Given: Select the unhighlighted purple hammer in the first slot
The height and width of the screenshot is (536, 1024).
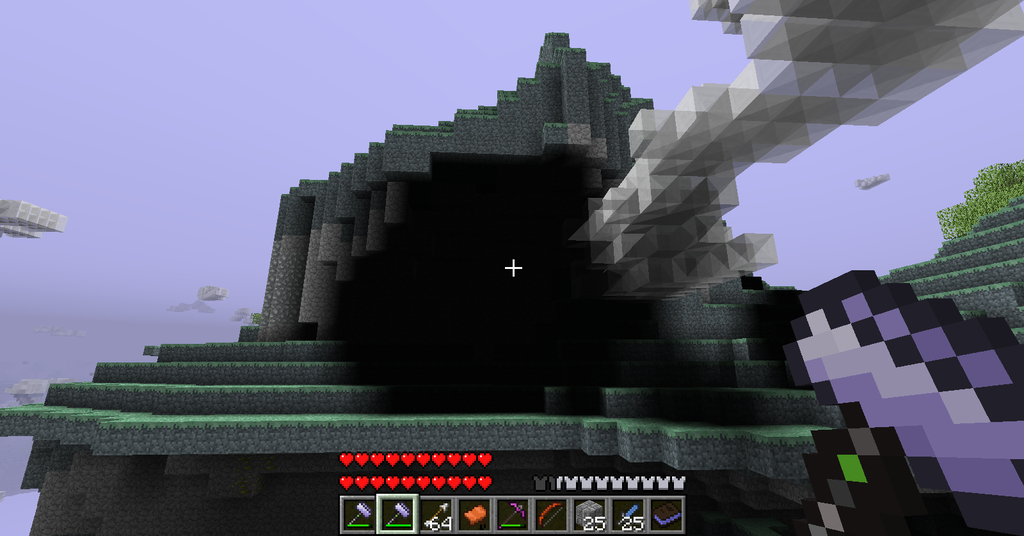Looking at the screenshot, I should coord(357,514).
